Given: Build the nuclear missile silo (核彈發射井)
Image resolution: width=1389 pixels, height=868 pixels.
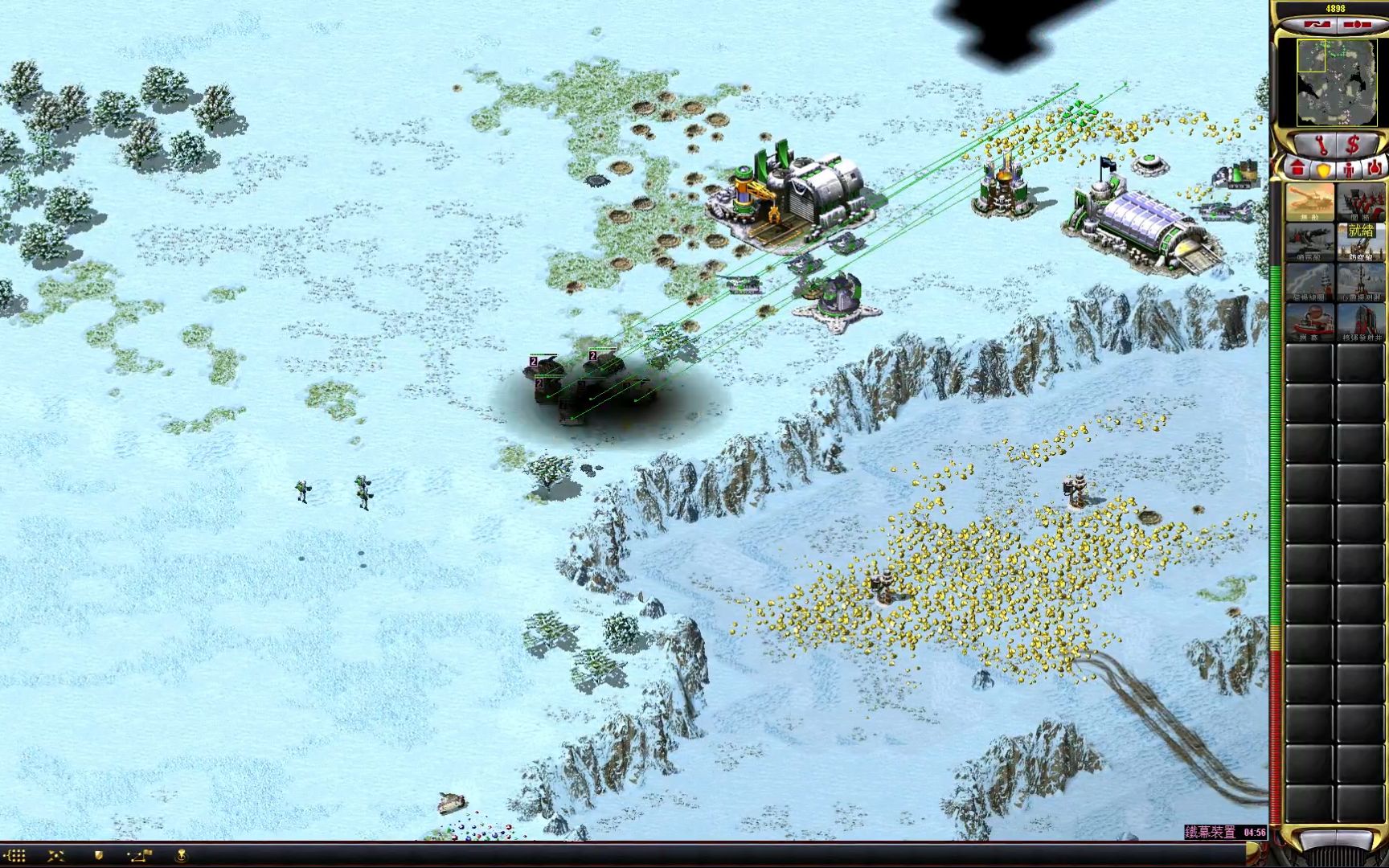Looking at the screenshot, I should [1361, 322].
